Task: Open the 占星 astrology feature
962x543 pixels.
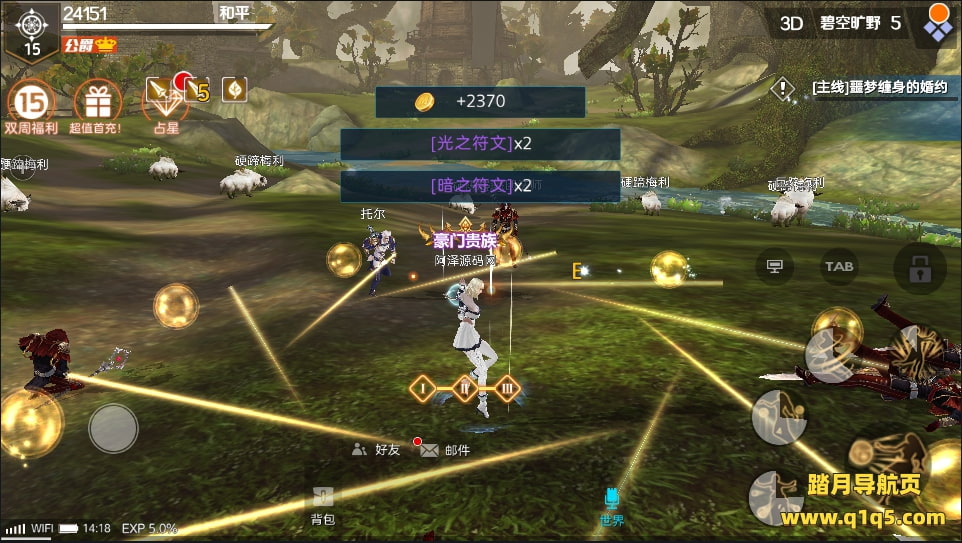Action: coord(165,103)
